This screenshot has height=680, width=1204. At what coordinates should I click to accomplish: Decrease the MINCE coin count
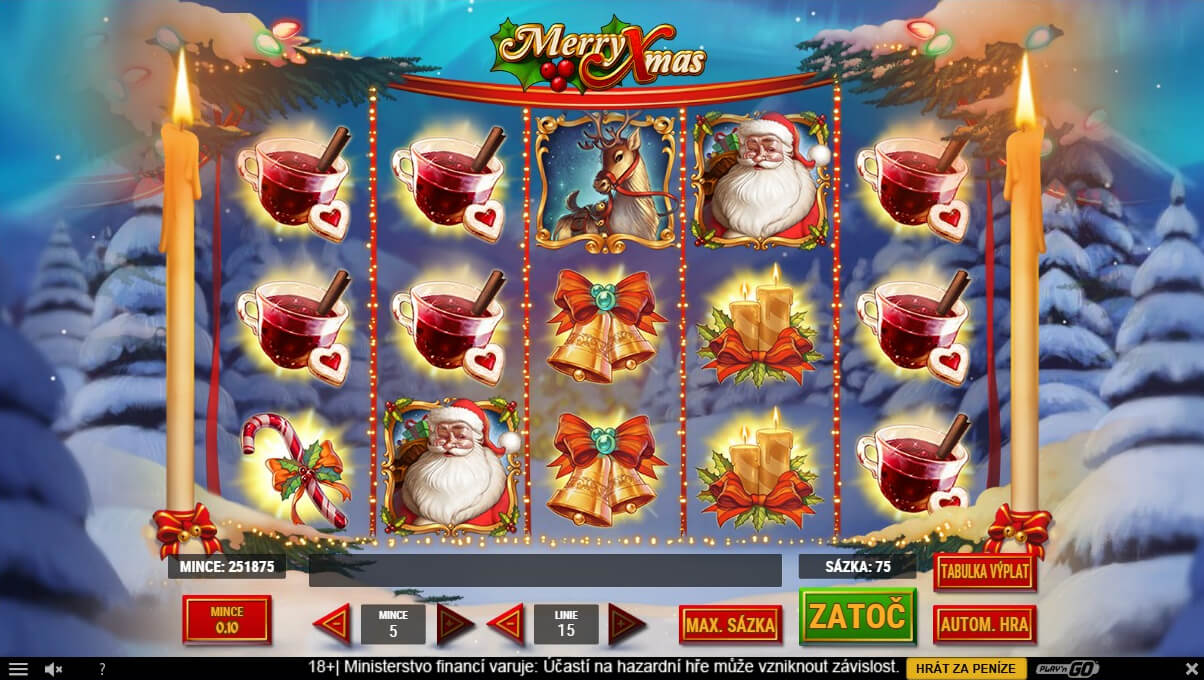click(x=332, y=624)
